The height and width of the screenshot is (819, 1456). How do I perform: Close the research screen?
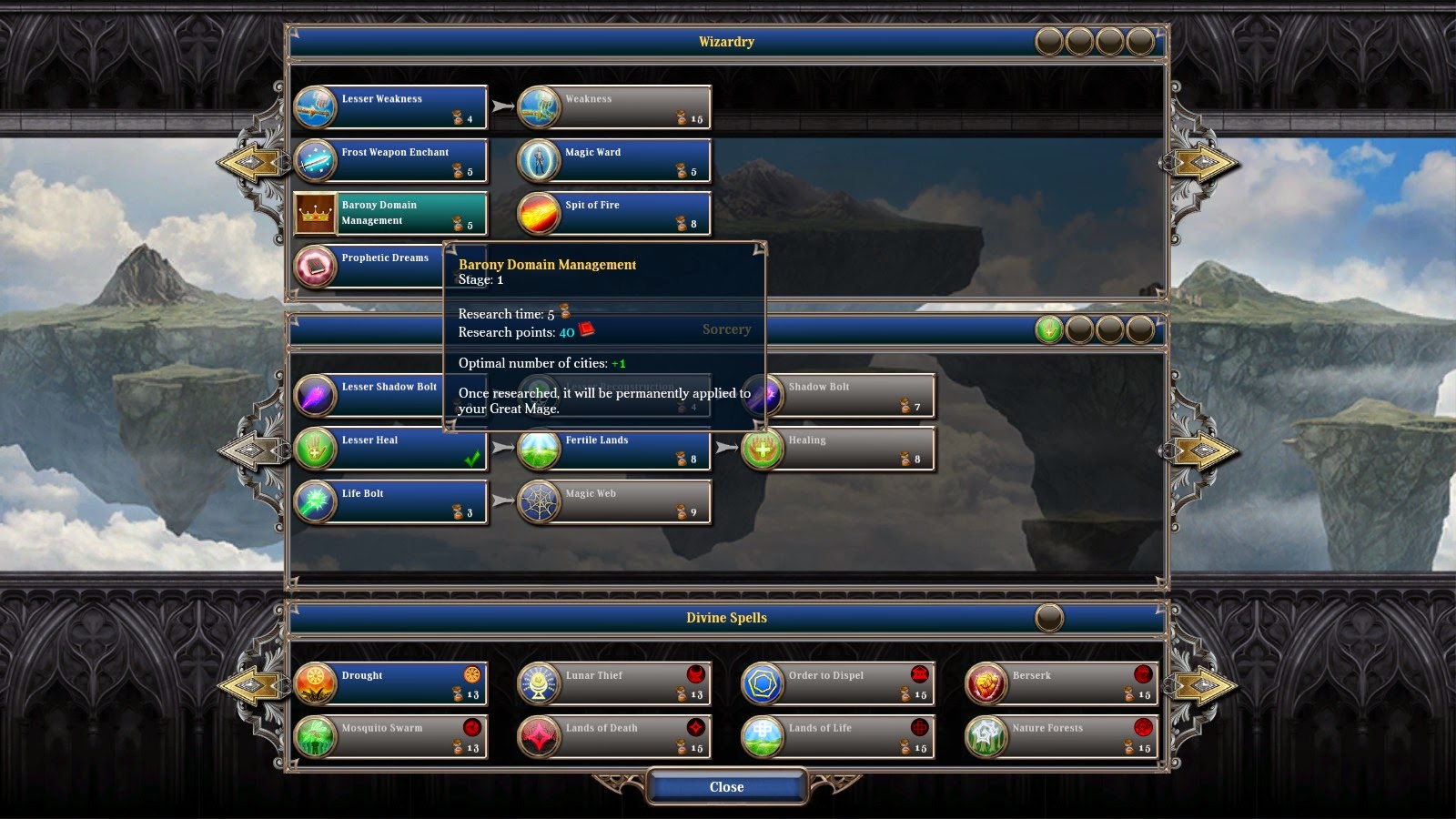(x=726, y=787)
